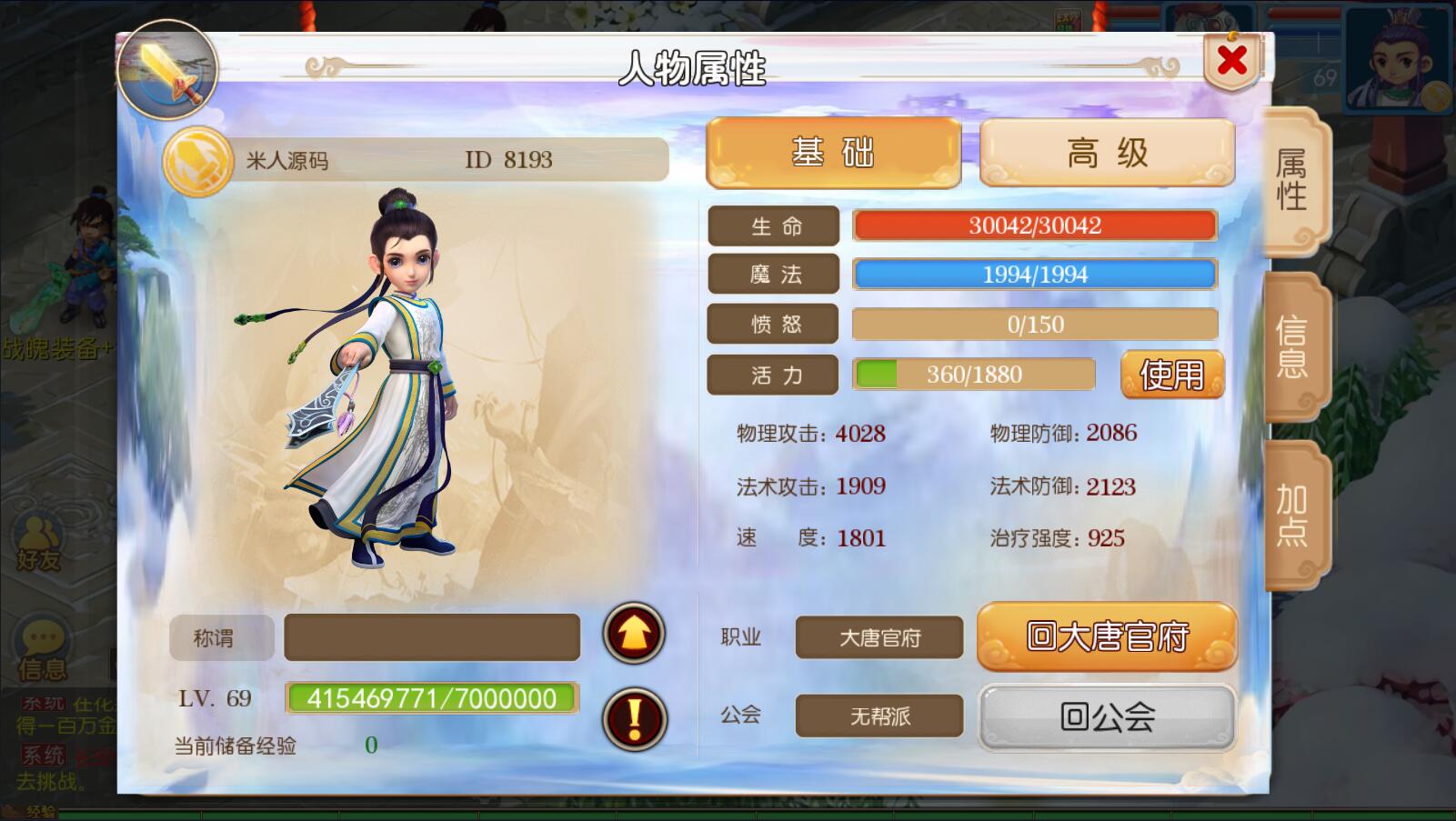Viewport: 1456px width, 821px height.
Task: Return to 大唐官府 using the orange button
Action: 1107,636
